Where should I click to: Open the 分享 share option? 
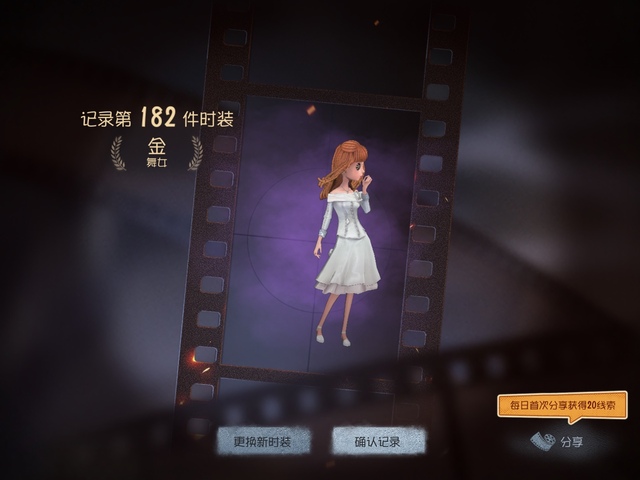tap(558, 441)
